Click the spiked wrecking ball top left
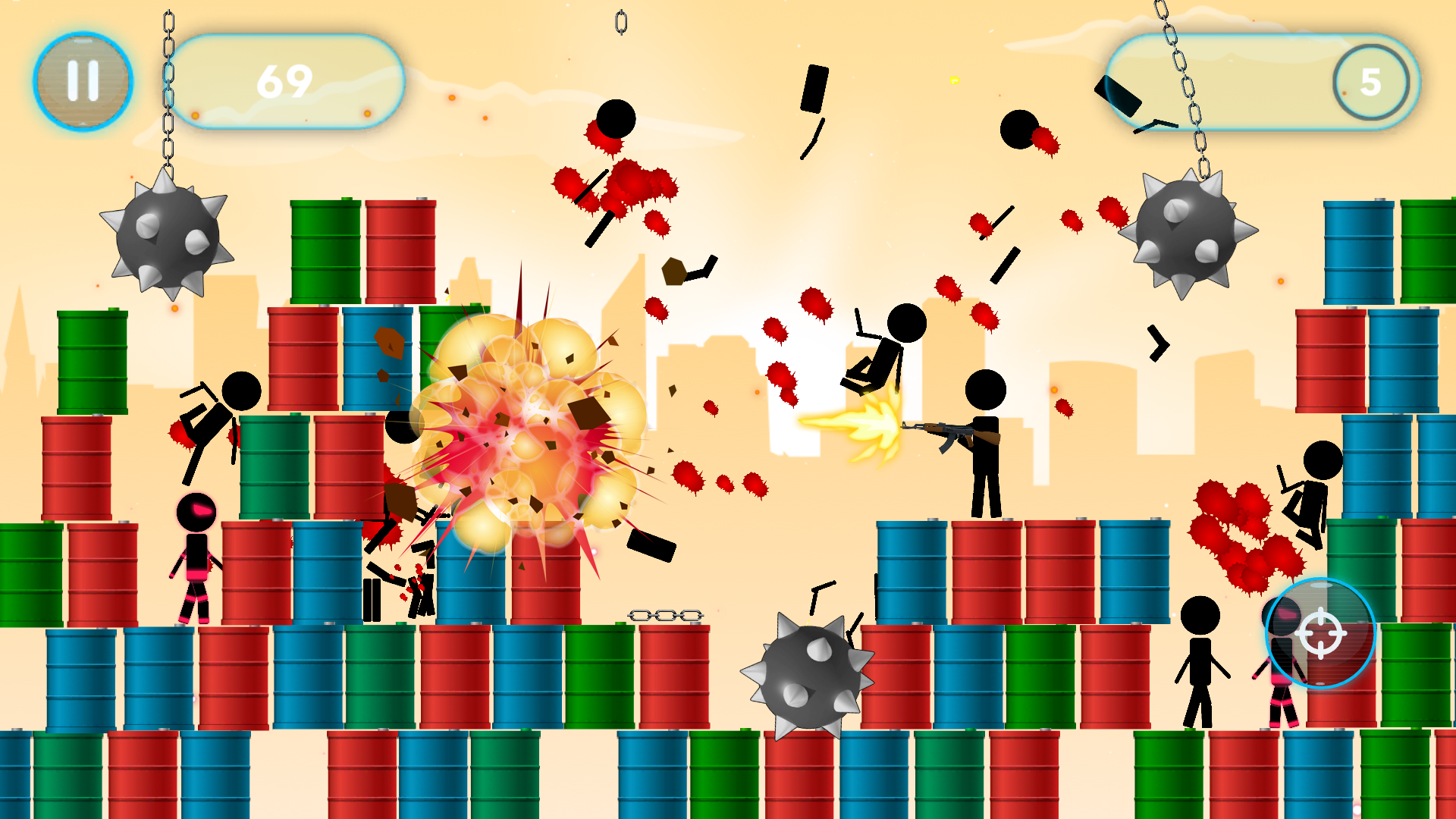Image resolution: width=1456 pixels, height=819 pixels. (168, 235)
